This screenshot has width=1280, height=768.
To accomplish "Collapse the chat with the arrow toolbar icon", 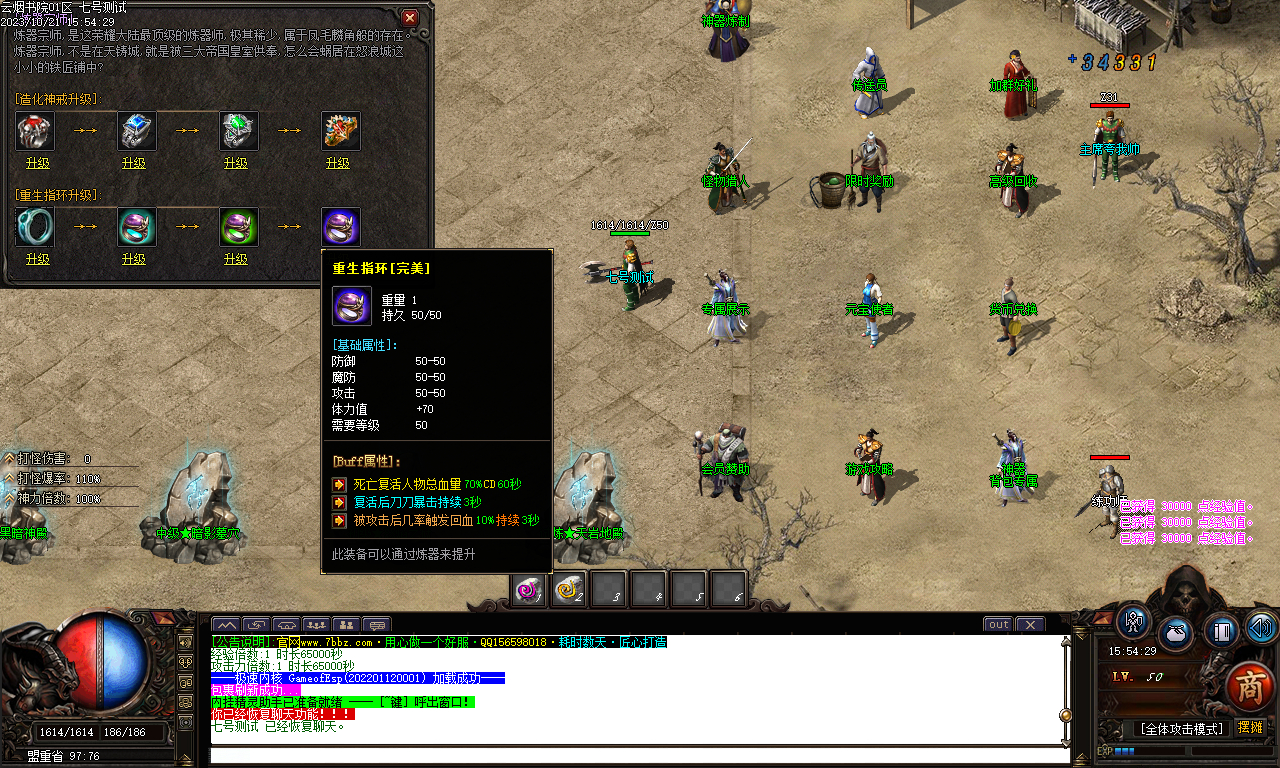I will pos(225,624).
